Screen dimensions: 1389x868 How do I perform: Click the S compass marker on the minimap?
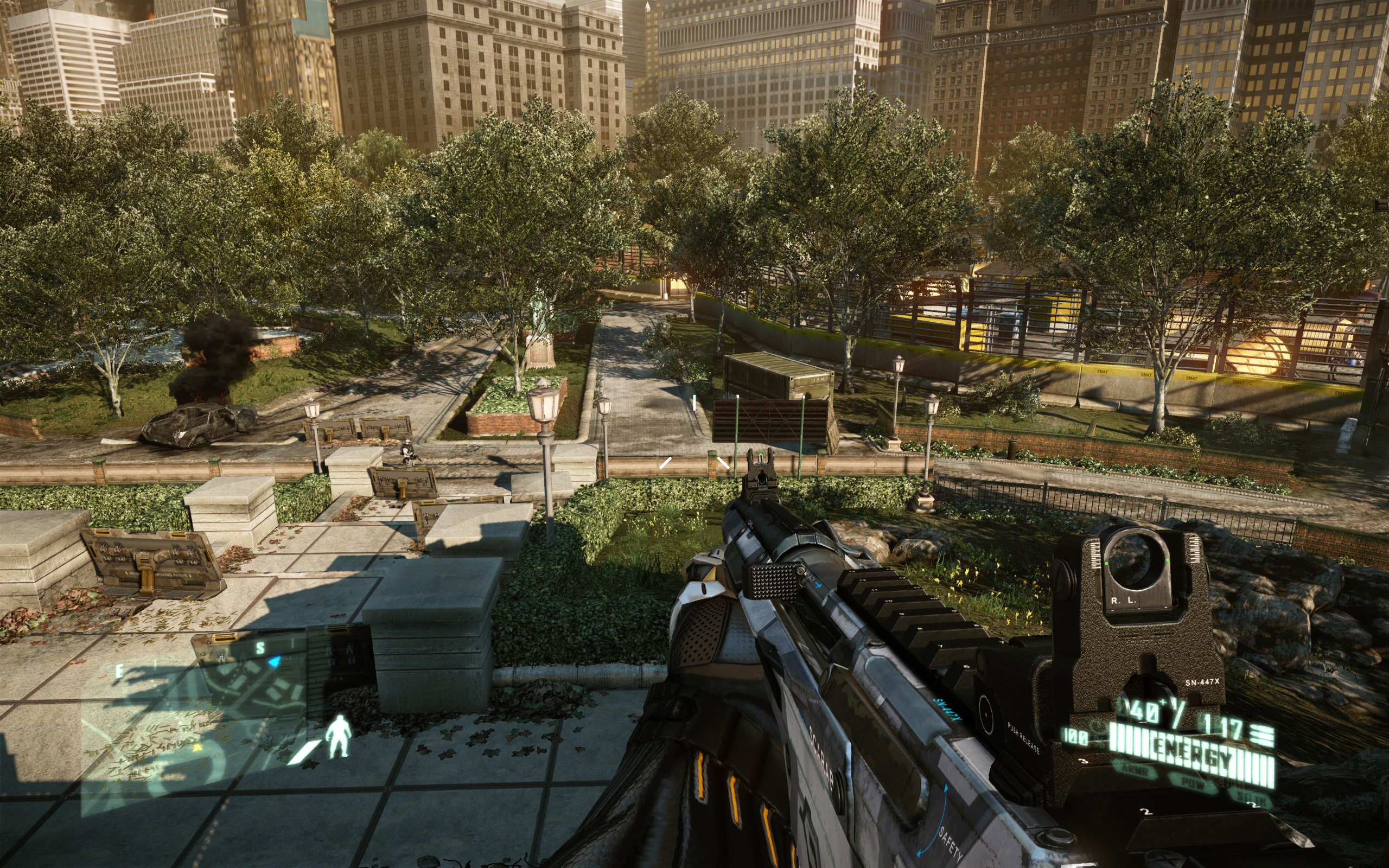(260, 648)
